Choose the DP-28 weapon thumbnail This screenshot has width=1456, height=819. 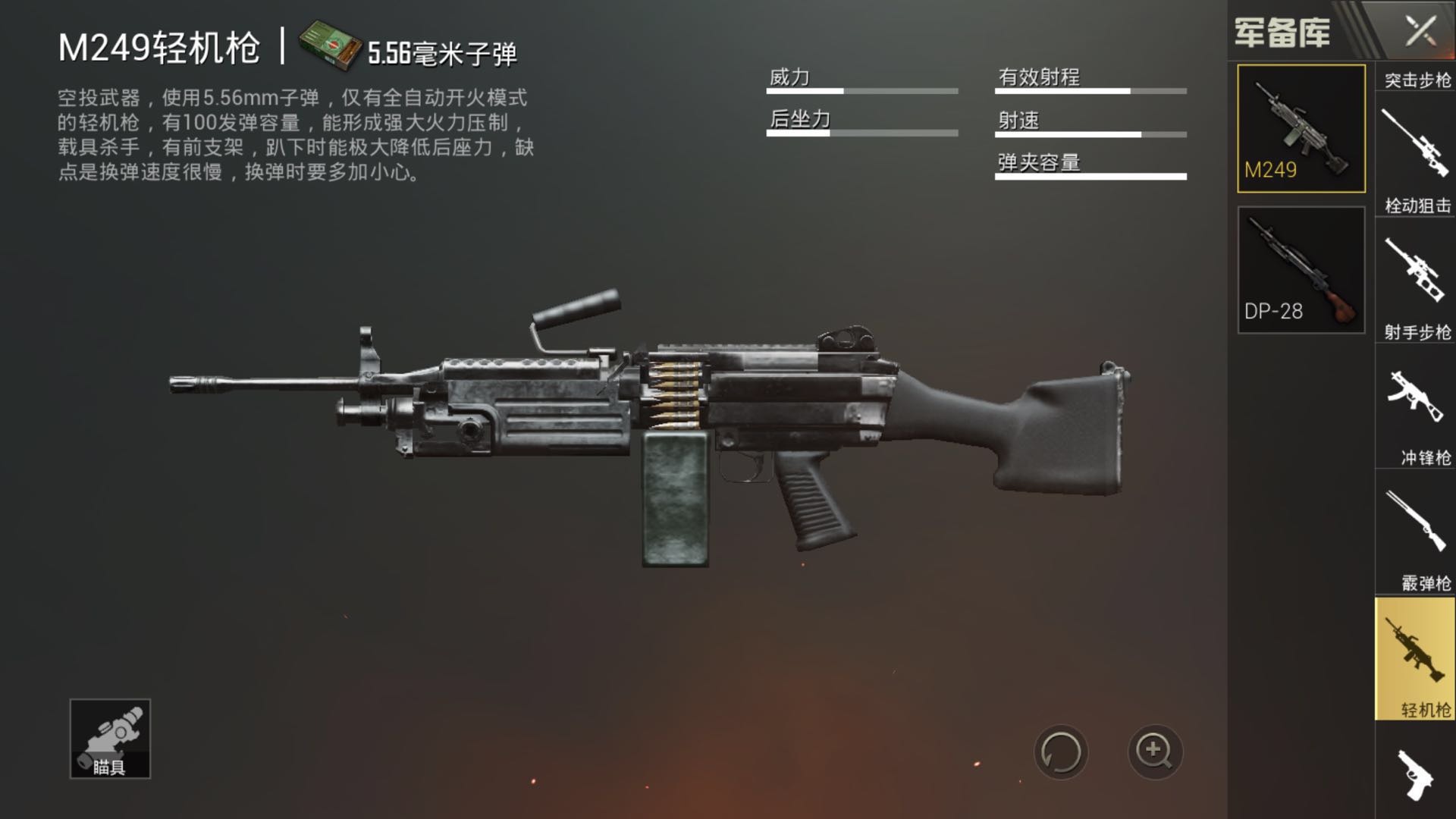point(1301,270)
